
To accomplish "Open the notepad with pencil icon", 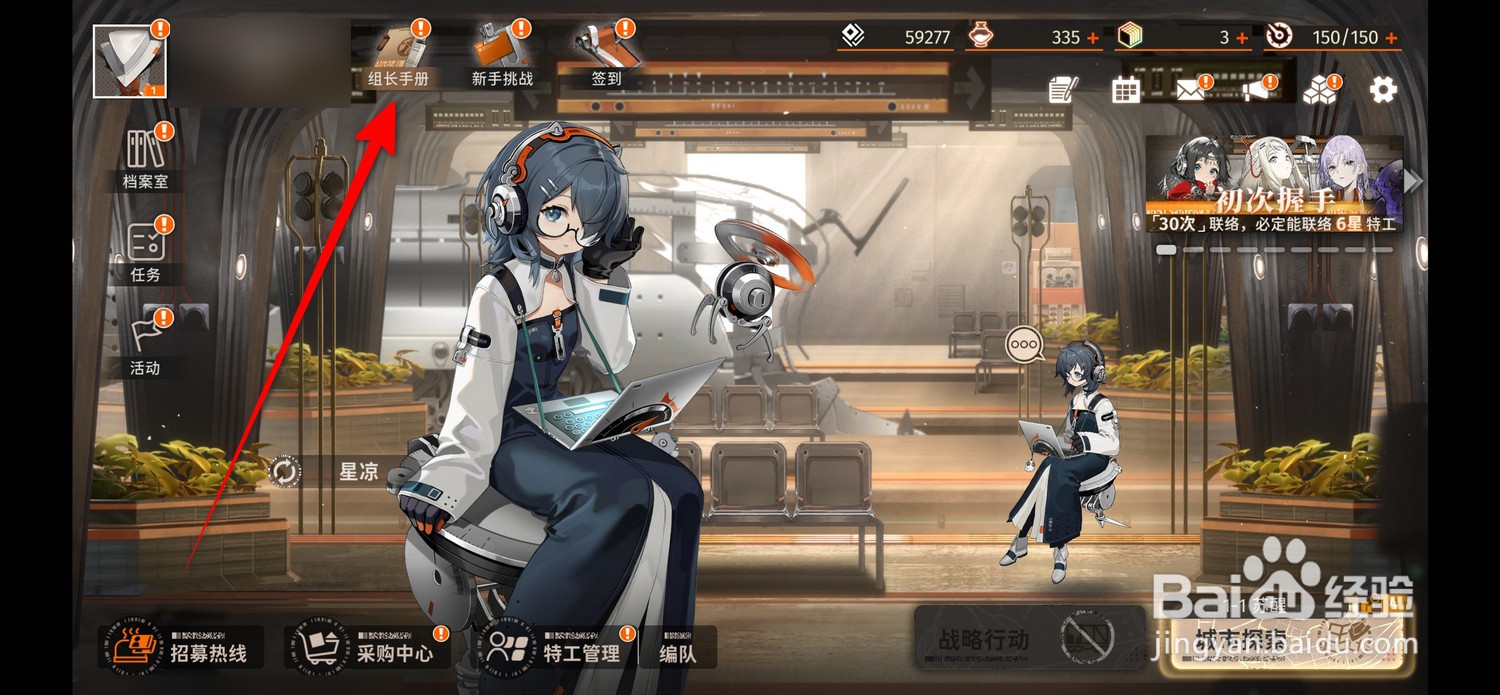I will tap(1062, 90).
